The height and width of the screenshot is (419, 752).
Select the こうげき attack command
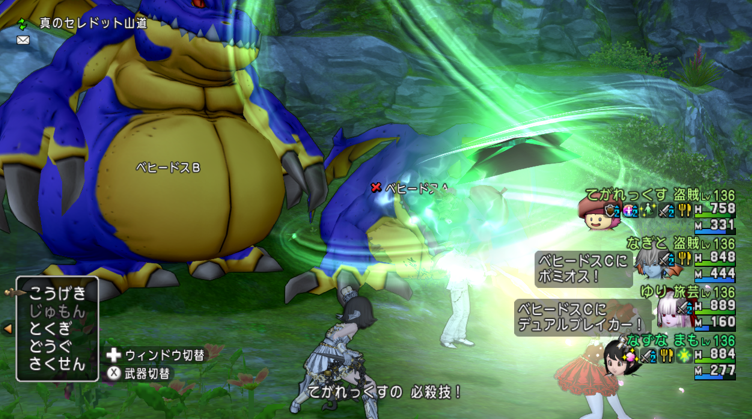click(59, 293)
